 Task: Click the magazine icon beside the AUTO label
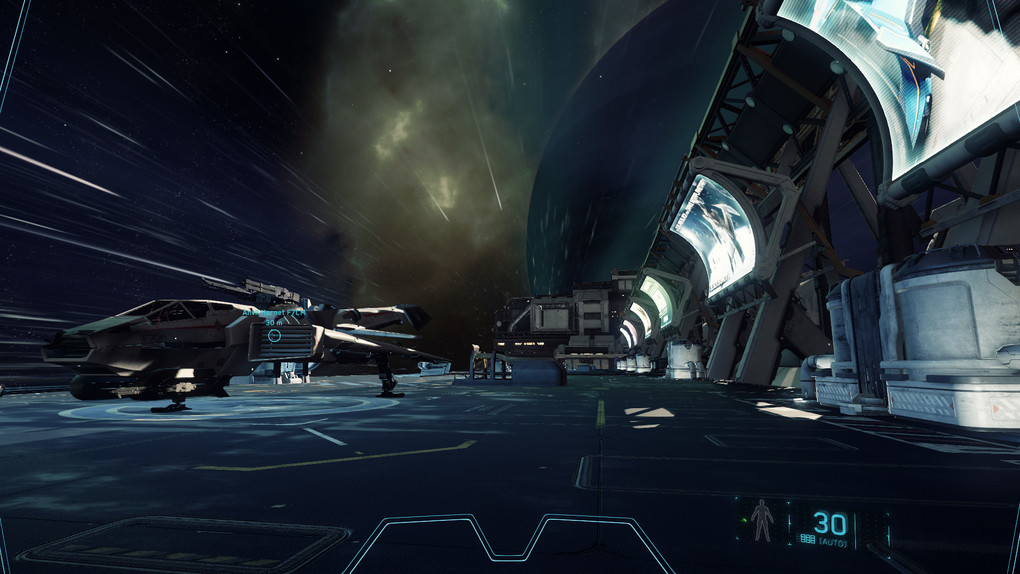[807, 539]
